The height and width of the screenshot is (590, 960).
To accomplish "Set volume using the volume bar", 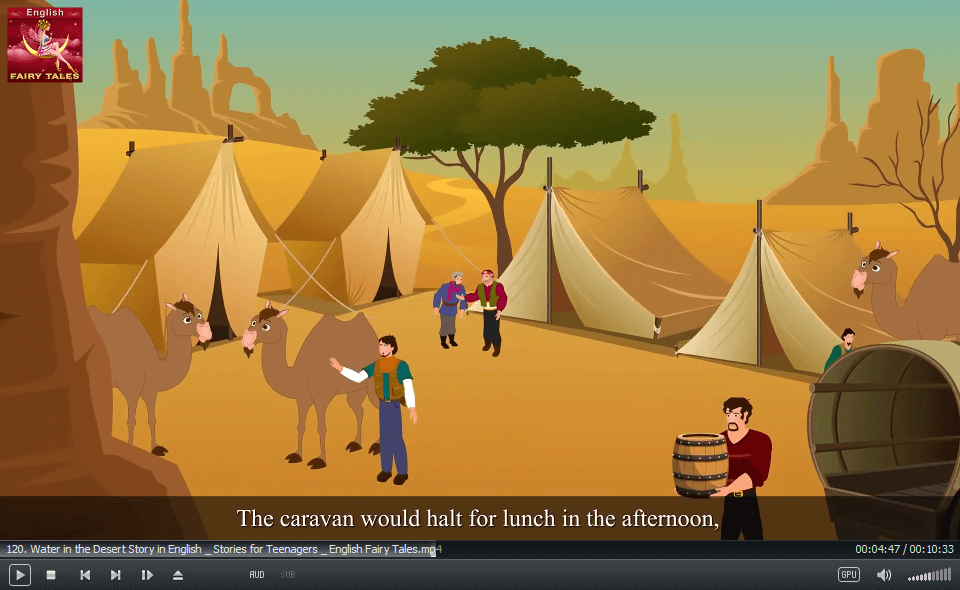I will (929, 575).
